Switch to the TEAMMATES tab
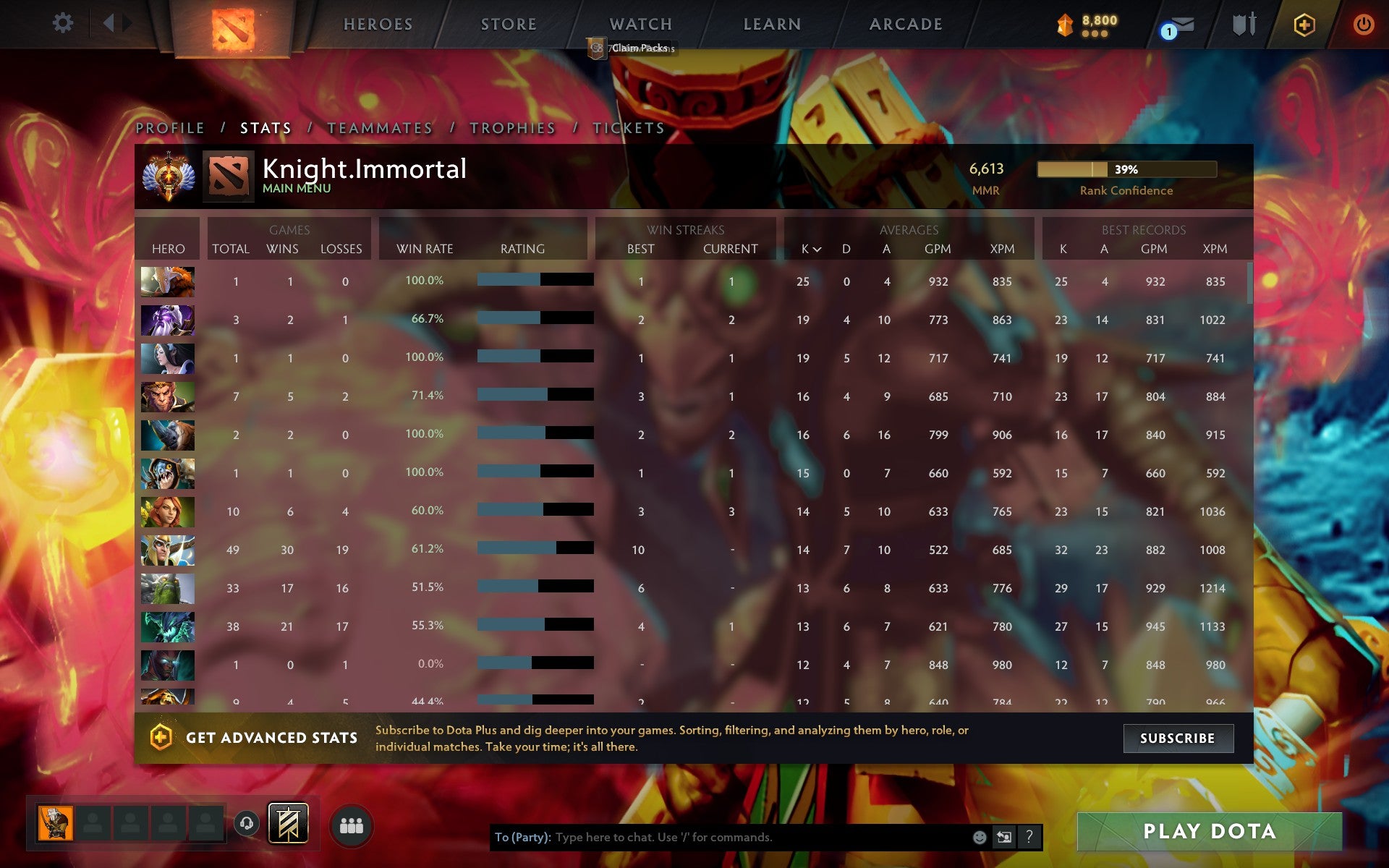This screenshot has width=1389, height=868. click(x=379, y=127)
